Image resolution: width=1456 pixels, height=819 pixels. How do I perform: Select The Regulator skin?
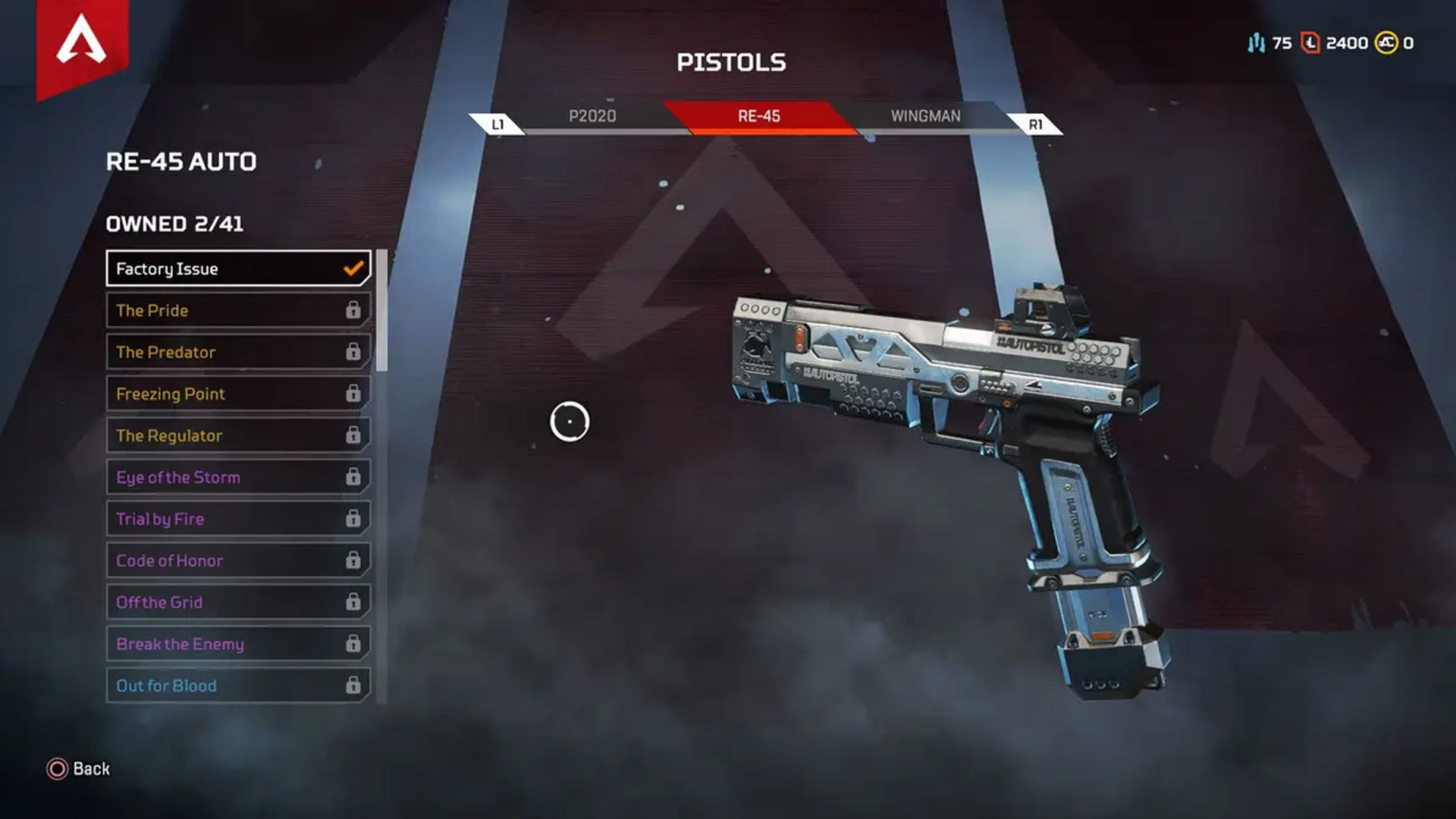[x=238, y=435]
